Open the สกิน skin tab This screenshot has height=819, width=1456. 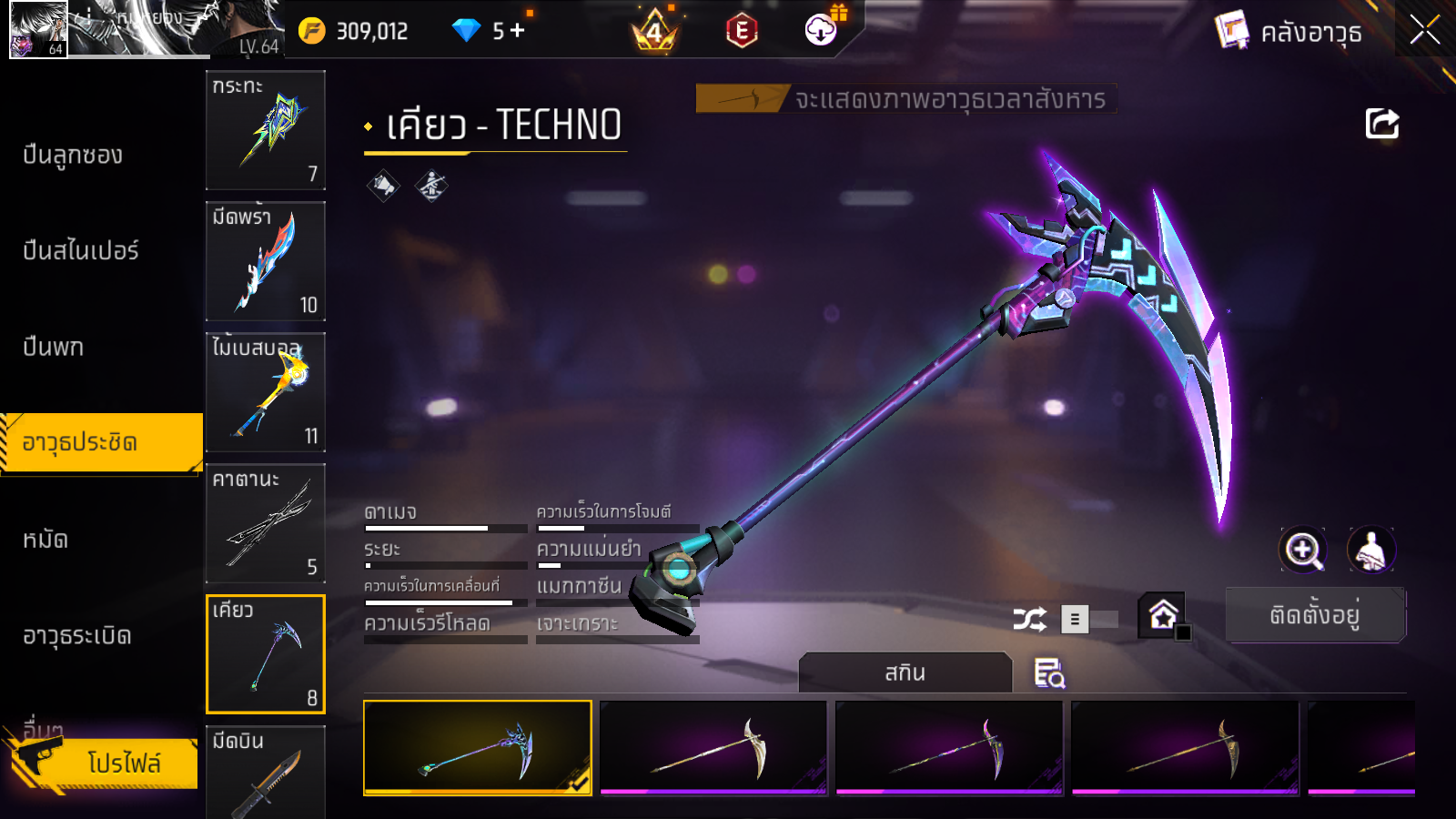905,673
